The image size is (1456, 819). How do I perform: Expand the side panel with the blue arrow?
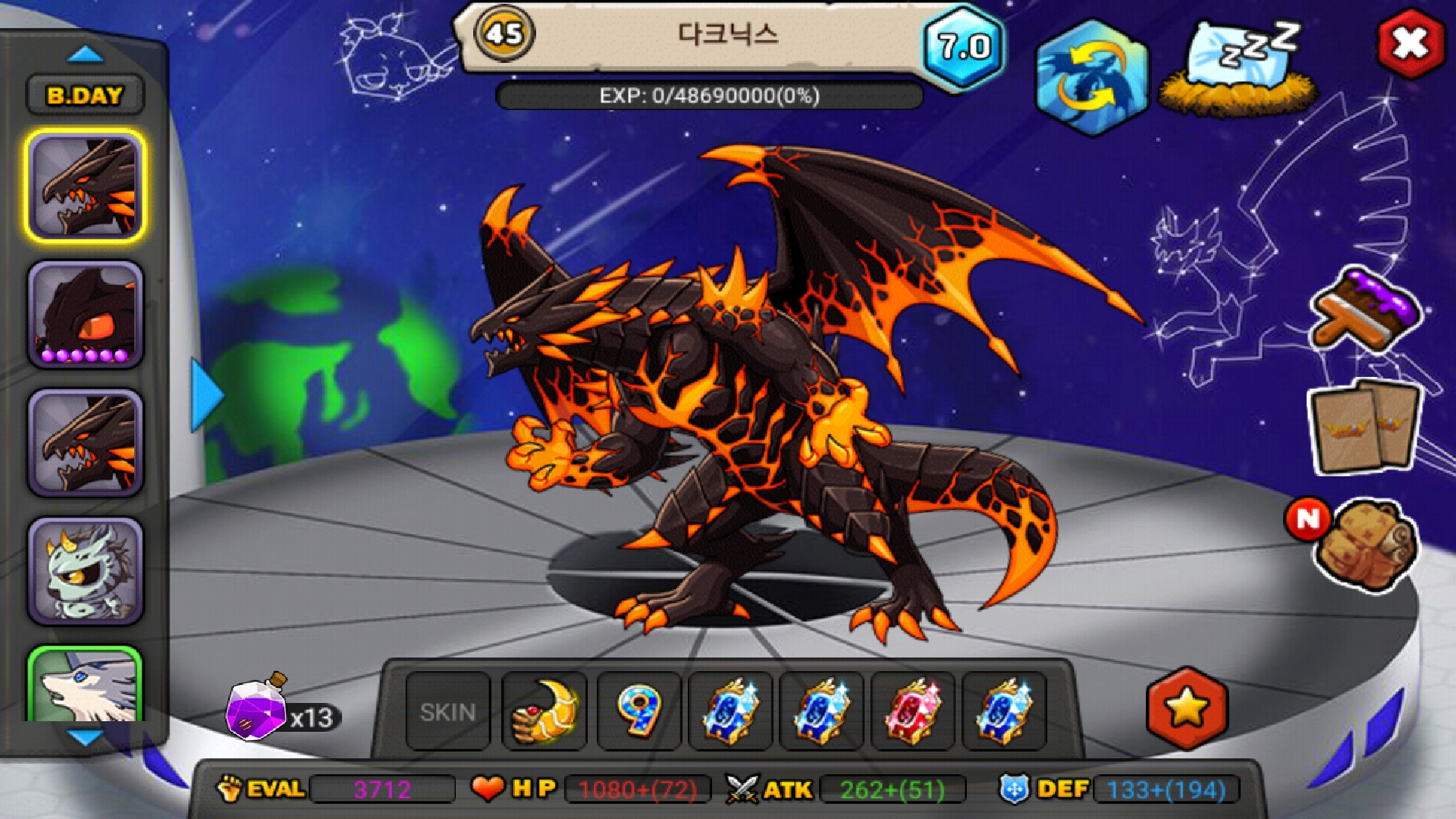click(205, 395)
